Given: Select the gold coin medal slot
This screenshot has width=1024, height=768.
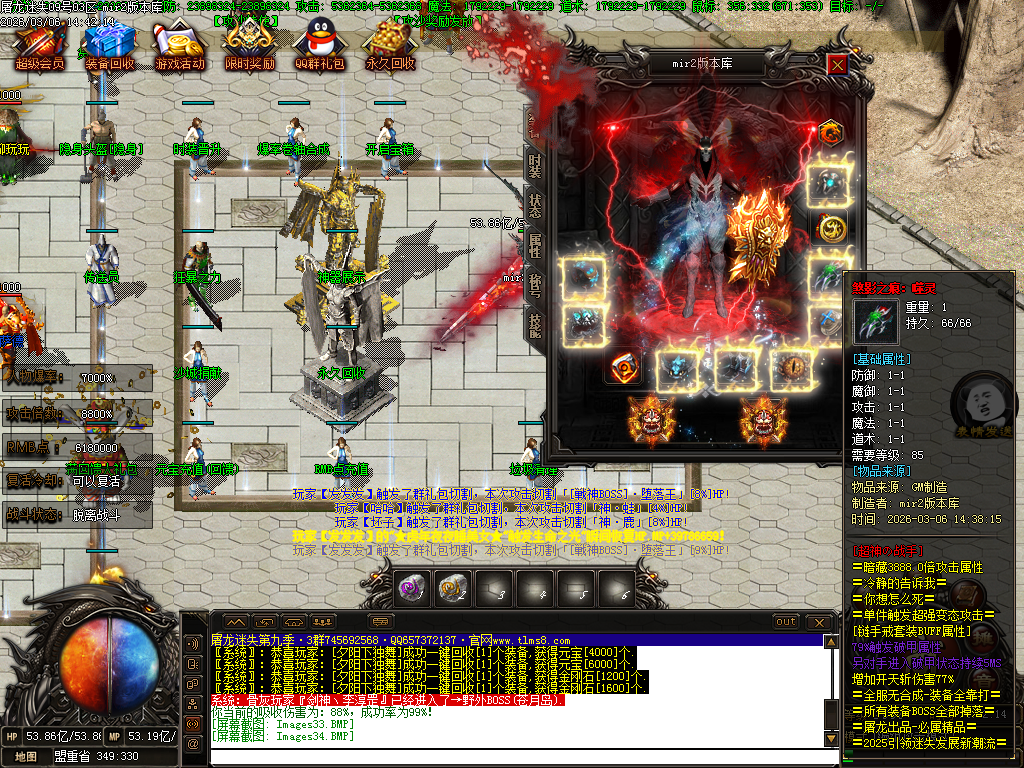Looking at the screenshot, I should [830, 228].
